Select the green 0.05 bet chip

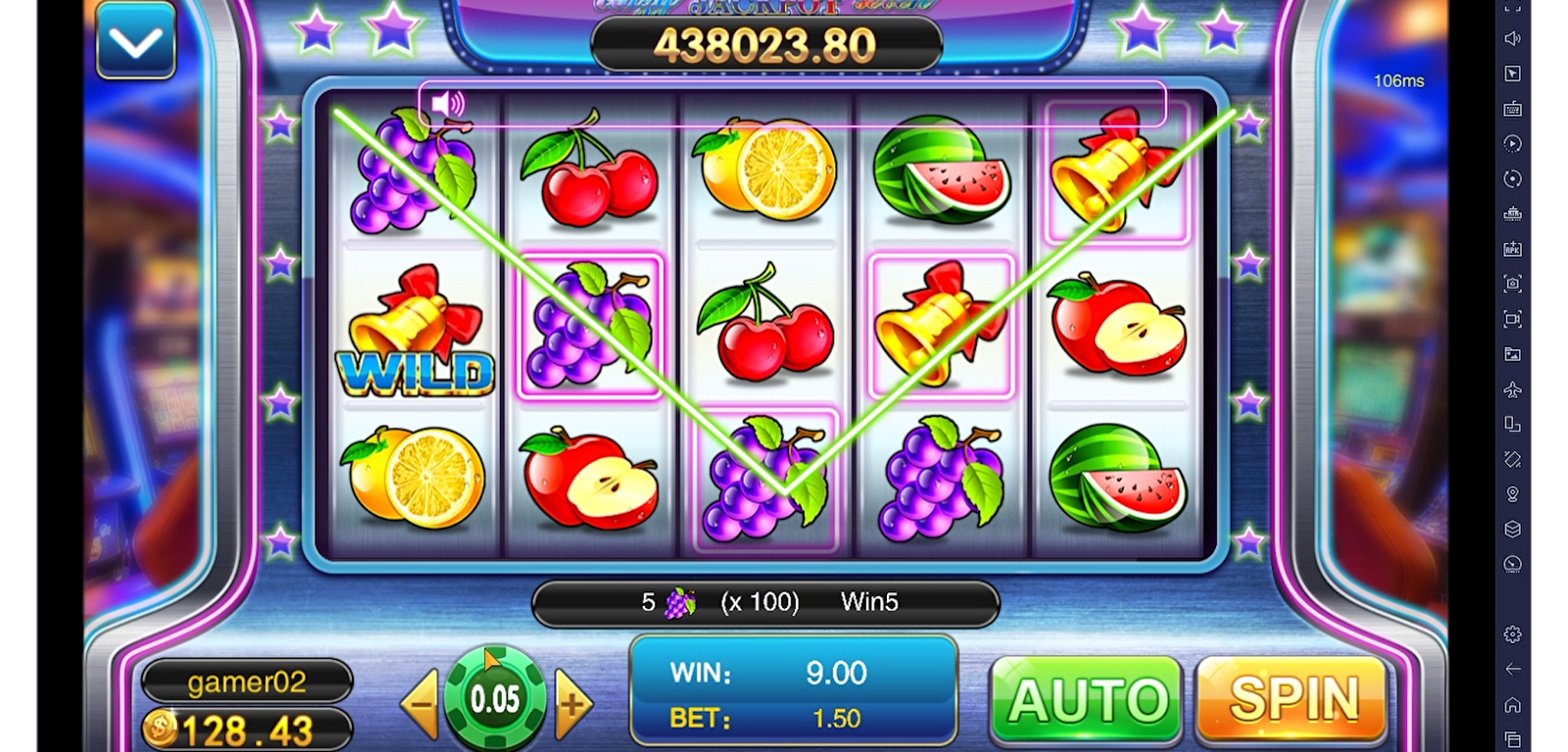[x=495, y=698]
